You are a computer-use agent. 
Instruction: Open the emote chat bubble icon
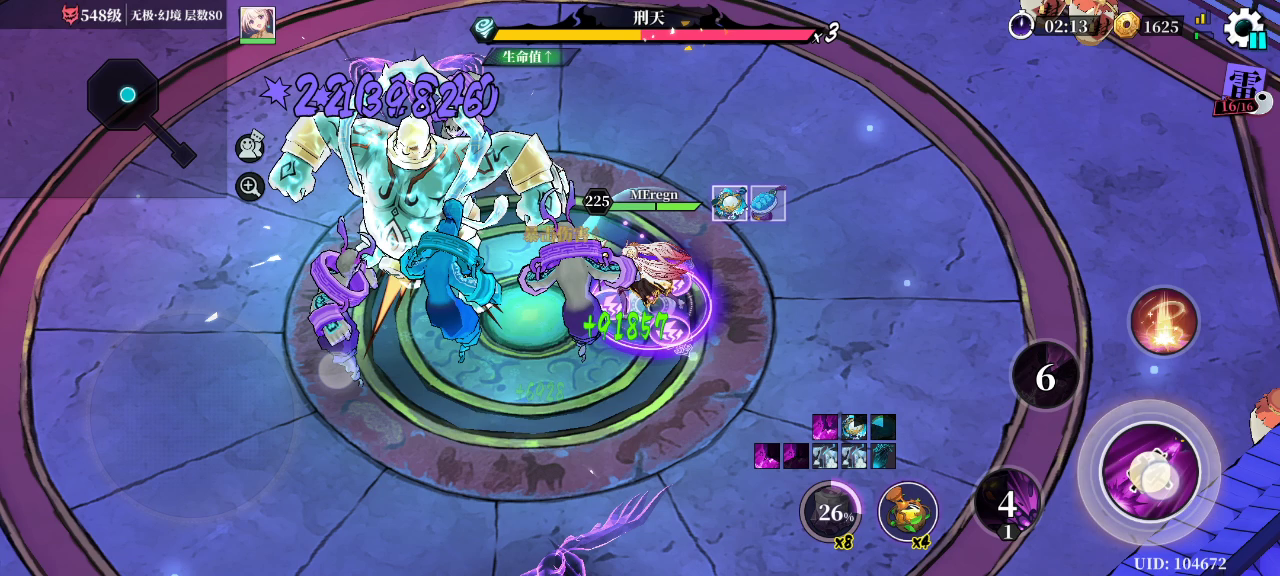[249, 148]
